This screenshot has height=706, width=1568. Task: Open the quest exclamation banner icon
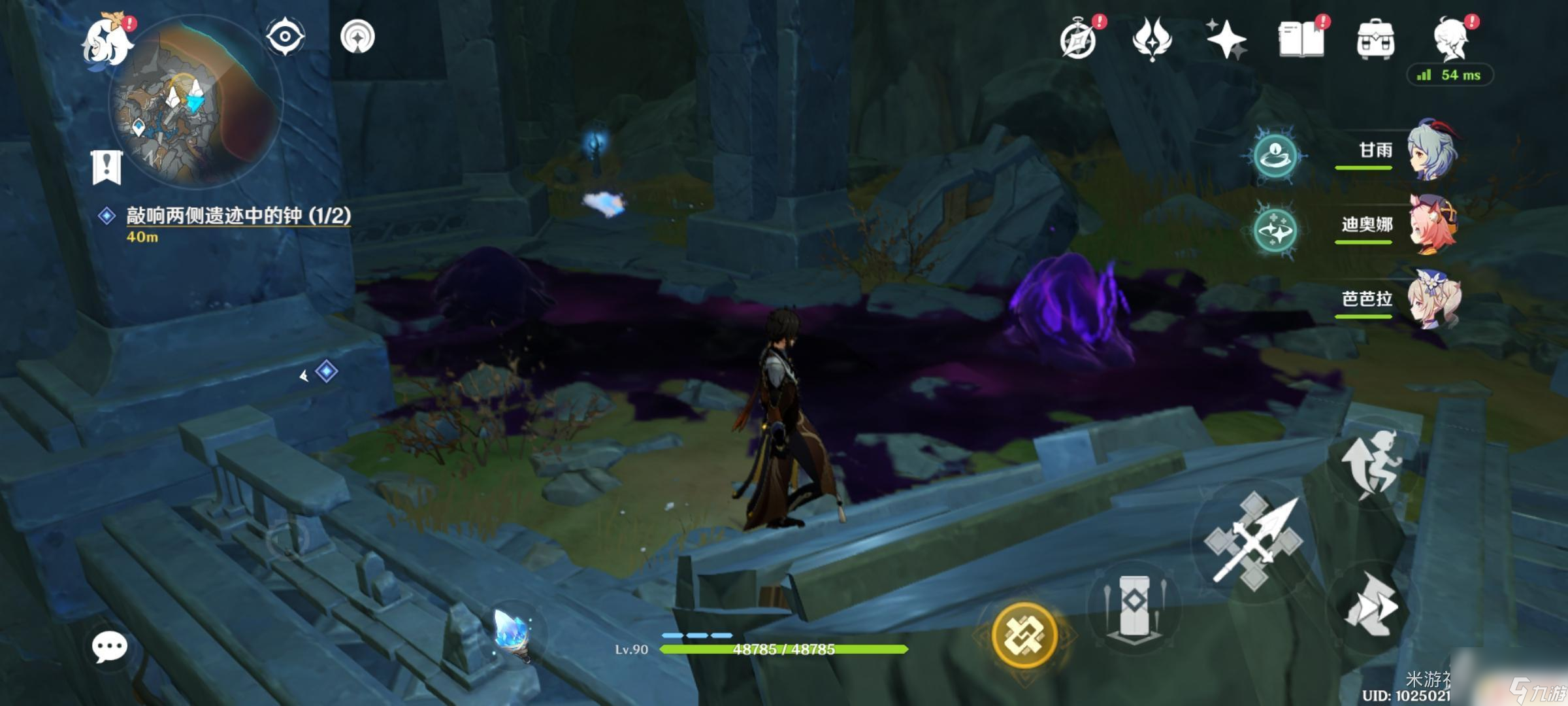coord(106,167)
